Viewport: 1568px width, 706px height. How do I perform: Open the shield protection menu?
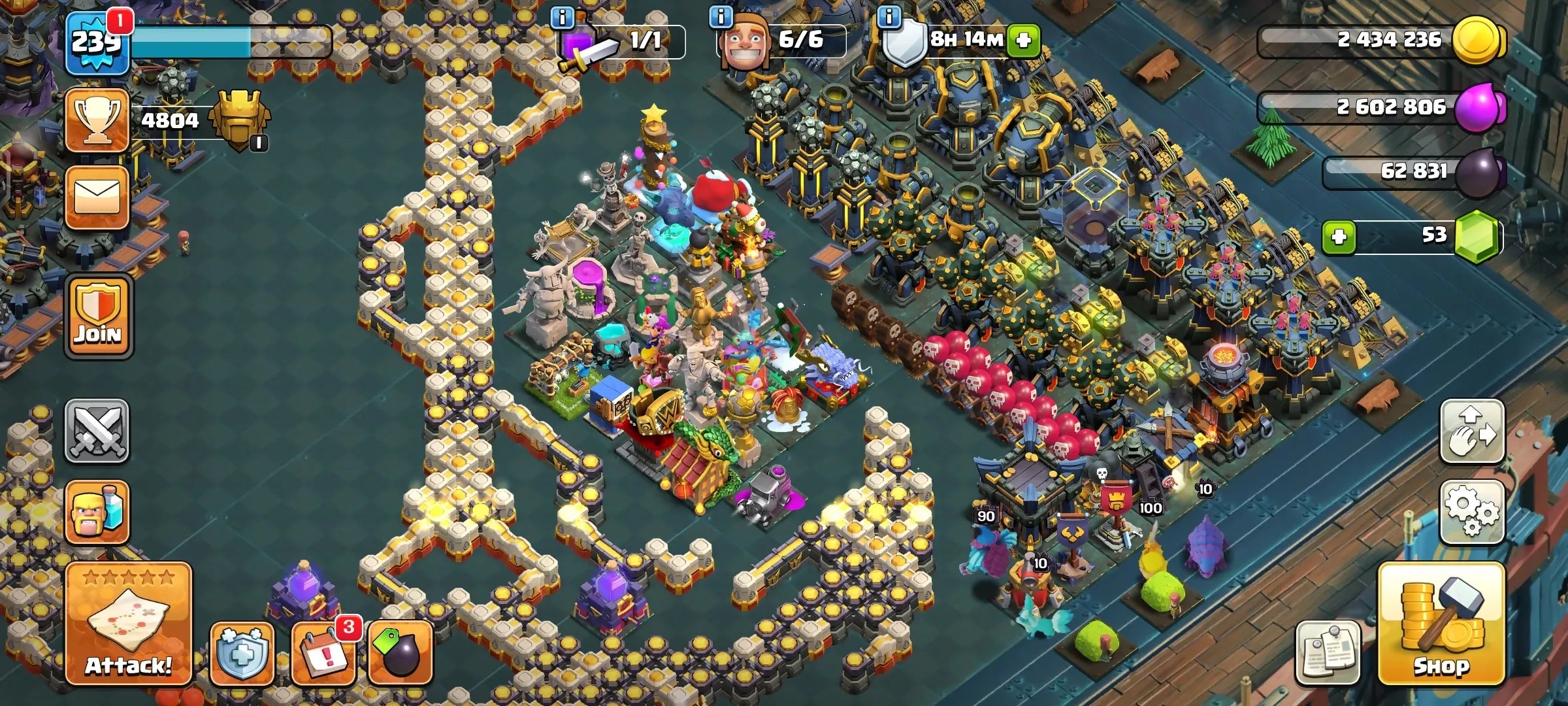click(242, 653)
